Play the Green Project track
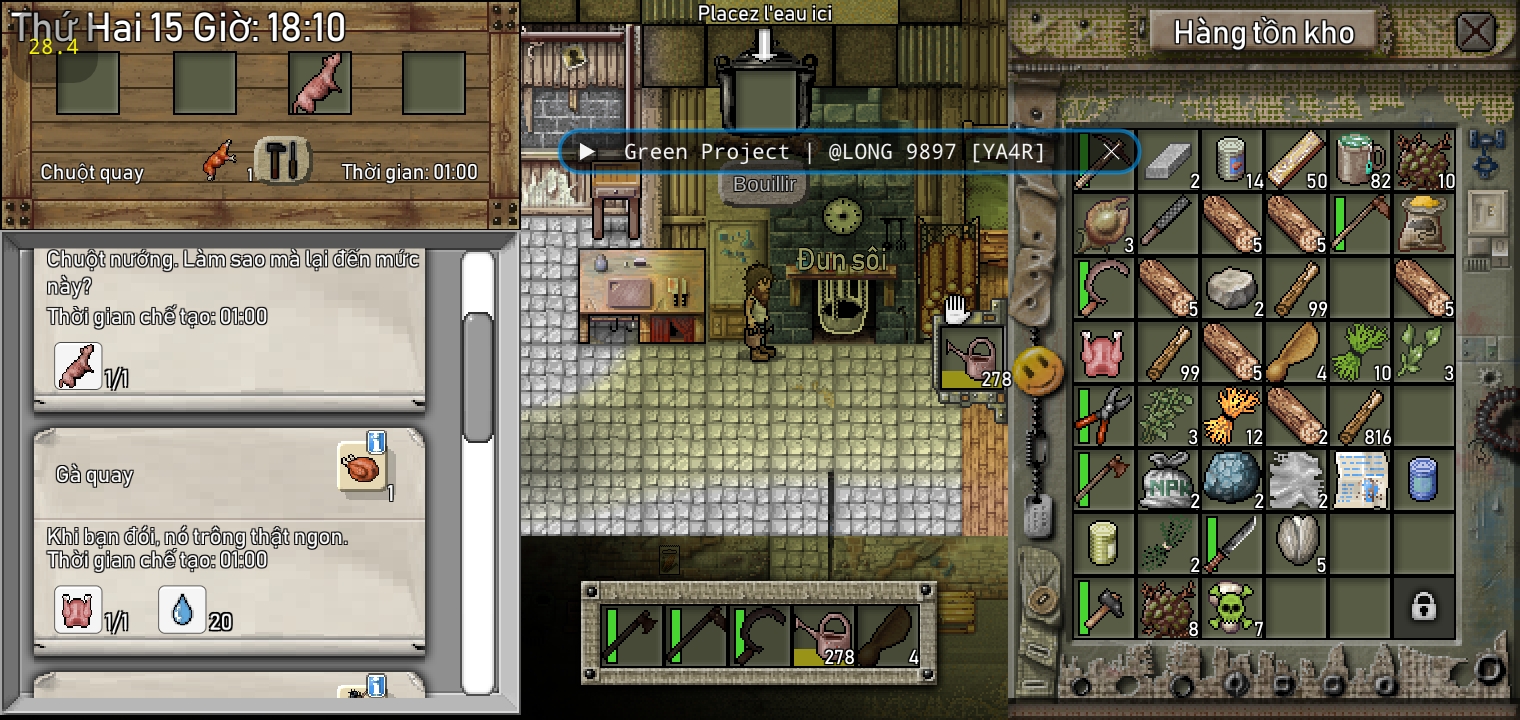This screenshot has height=720, width=1520. point(587,152)
